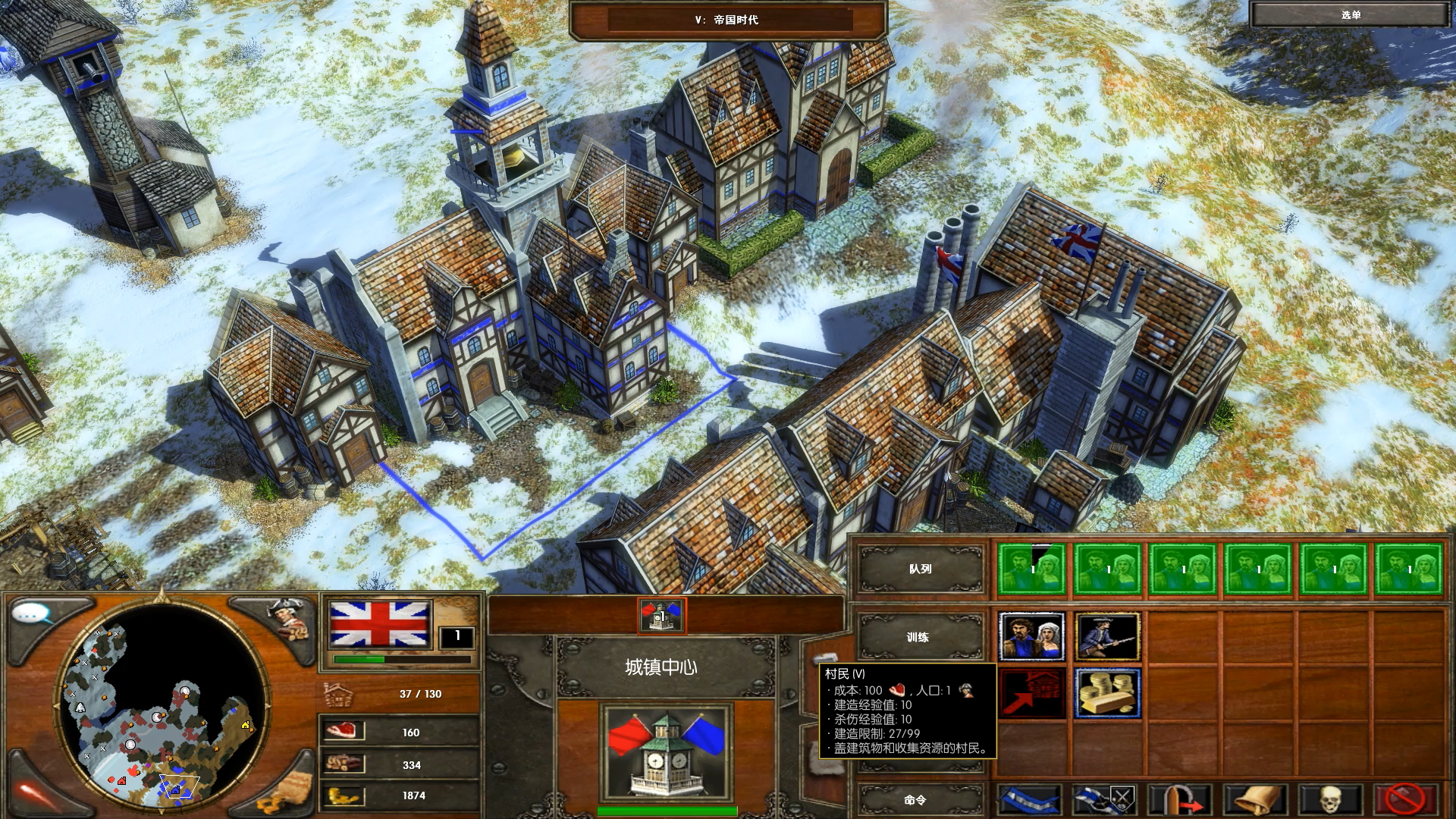
Task: Click the red house arrow upgrade icon
Action: click(1031, 693)
